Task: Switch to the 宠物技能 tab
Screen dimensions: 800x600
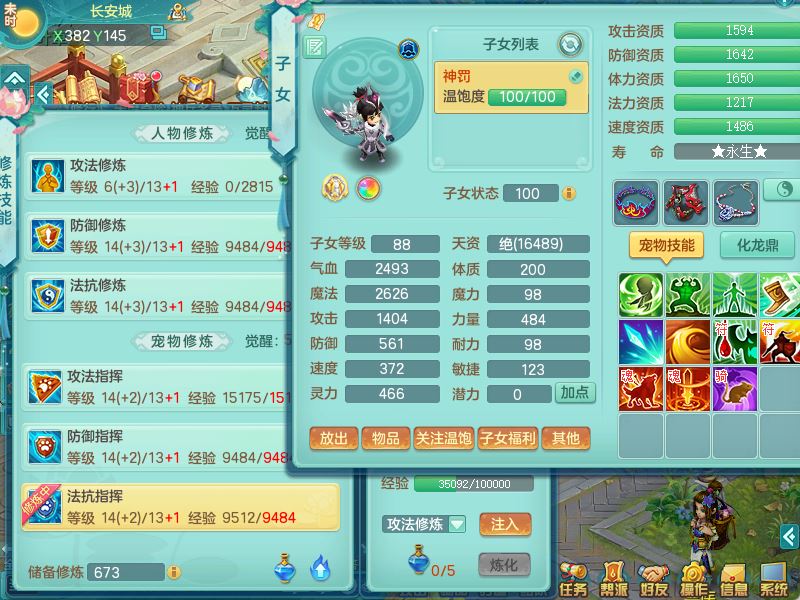Action: click(666, 245)
